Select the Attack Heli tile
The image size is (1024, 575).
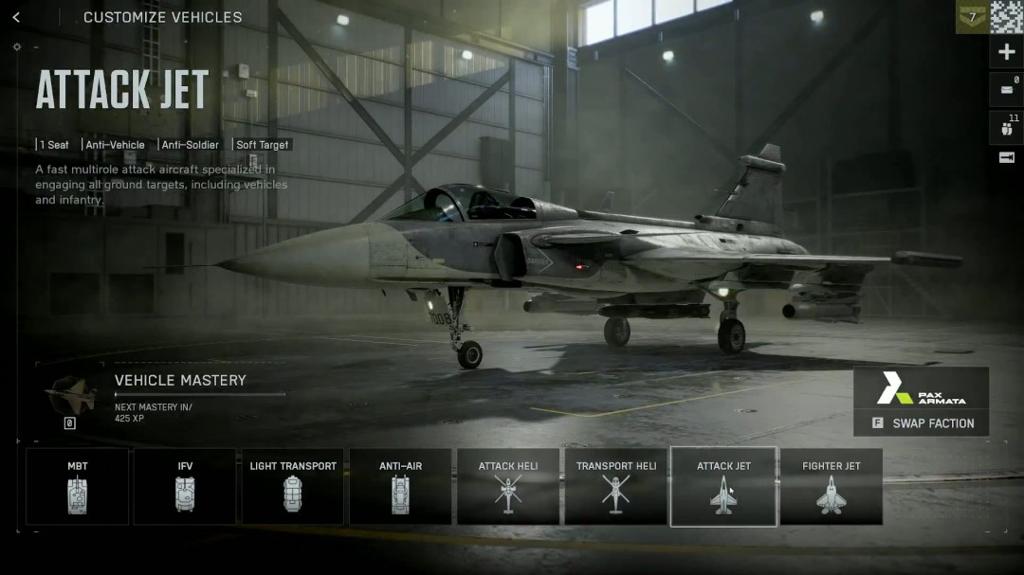pyautogui.click(x=508, y=486)
